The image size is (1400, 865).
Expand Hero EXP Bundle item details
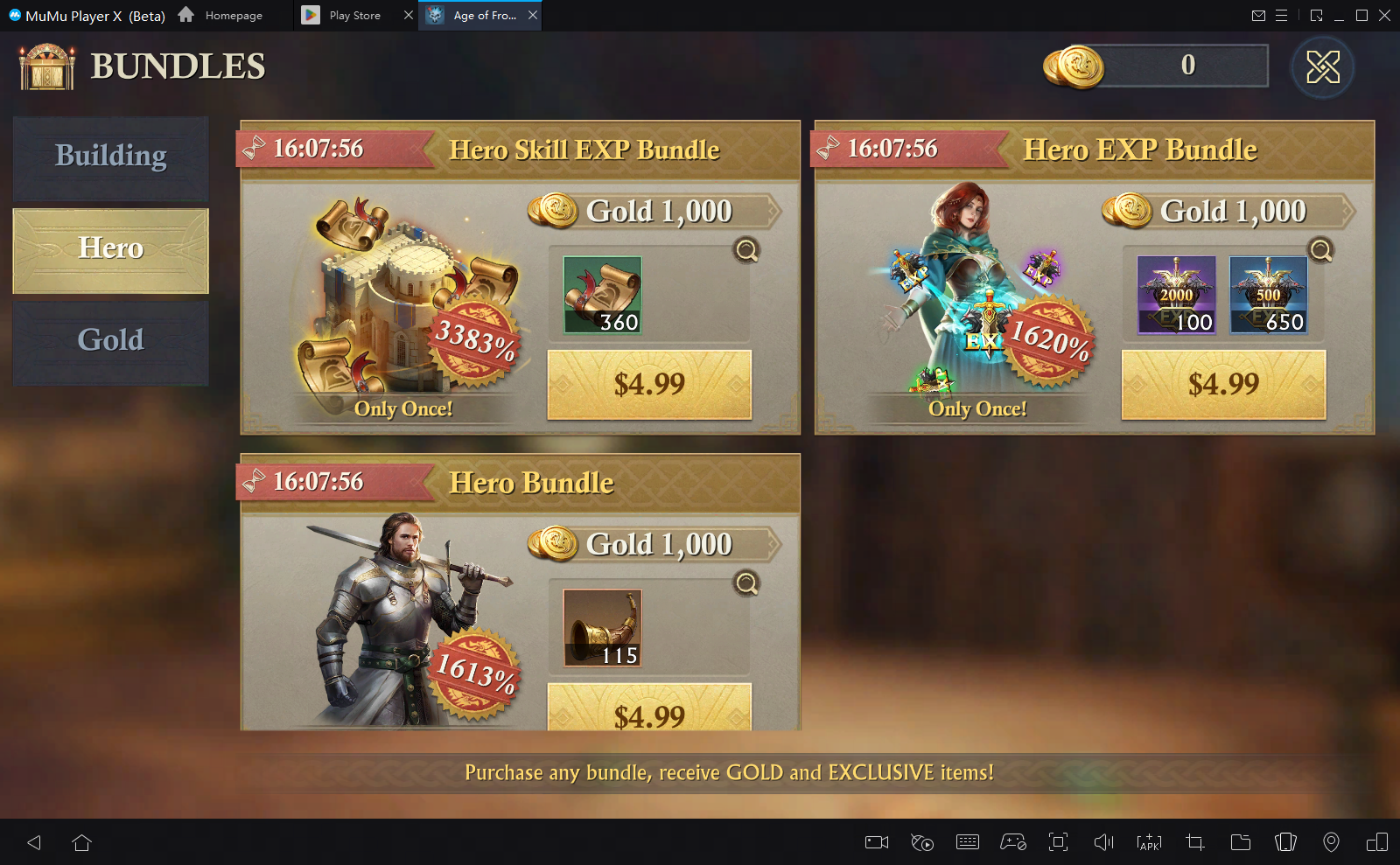pyautogui.click(x=1321, y=251)
